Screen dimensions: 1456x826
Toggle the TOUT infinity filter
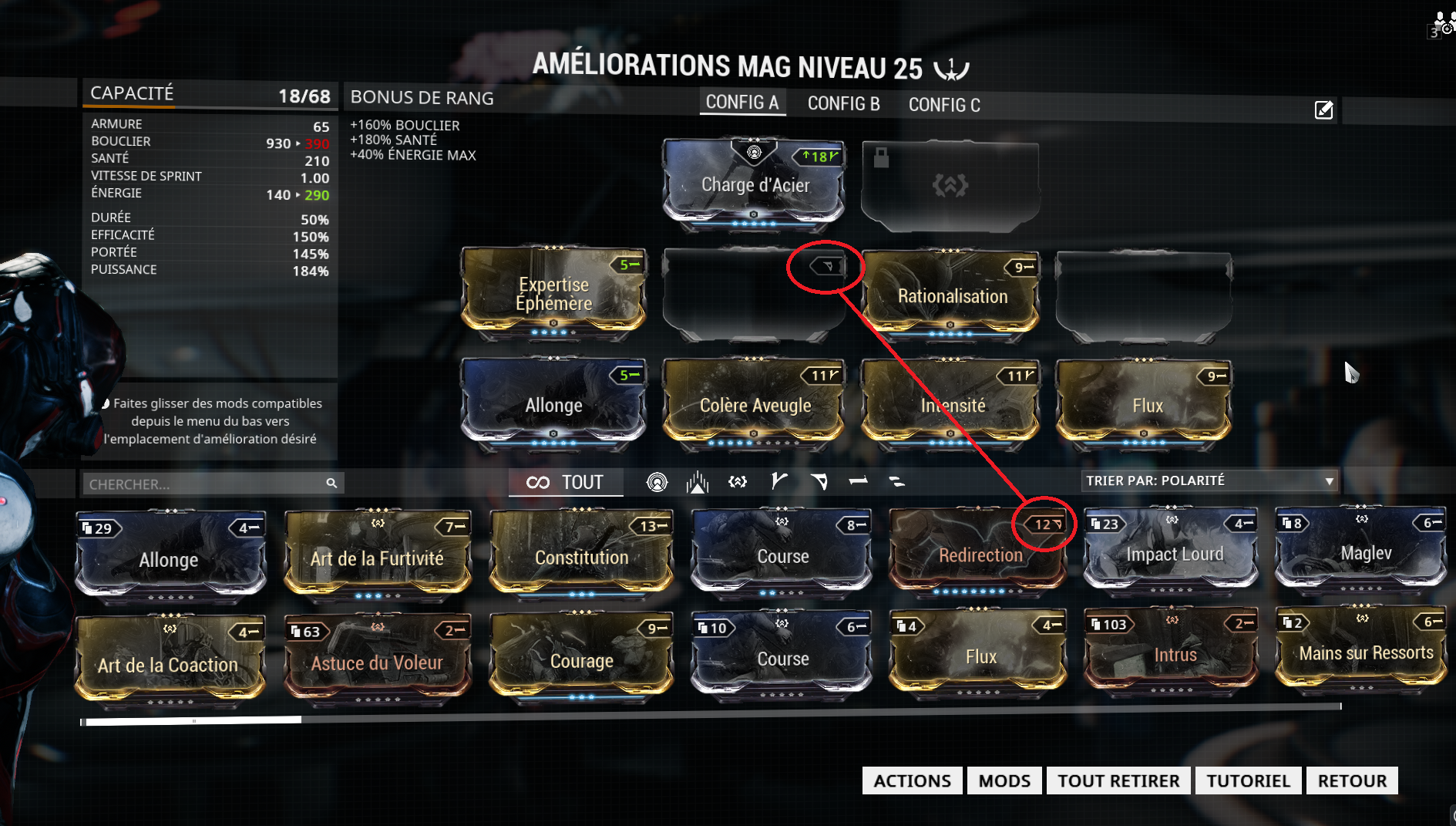[566, 481]
